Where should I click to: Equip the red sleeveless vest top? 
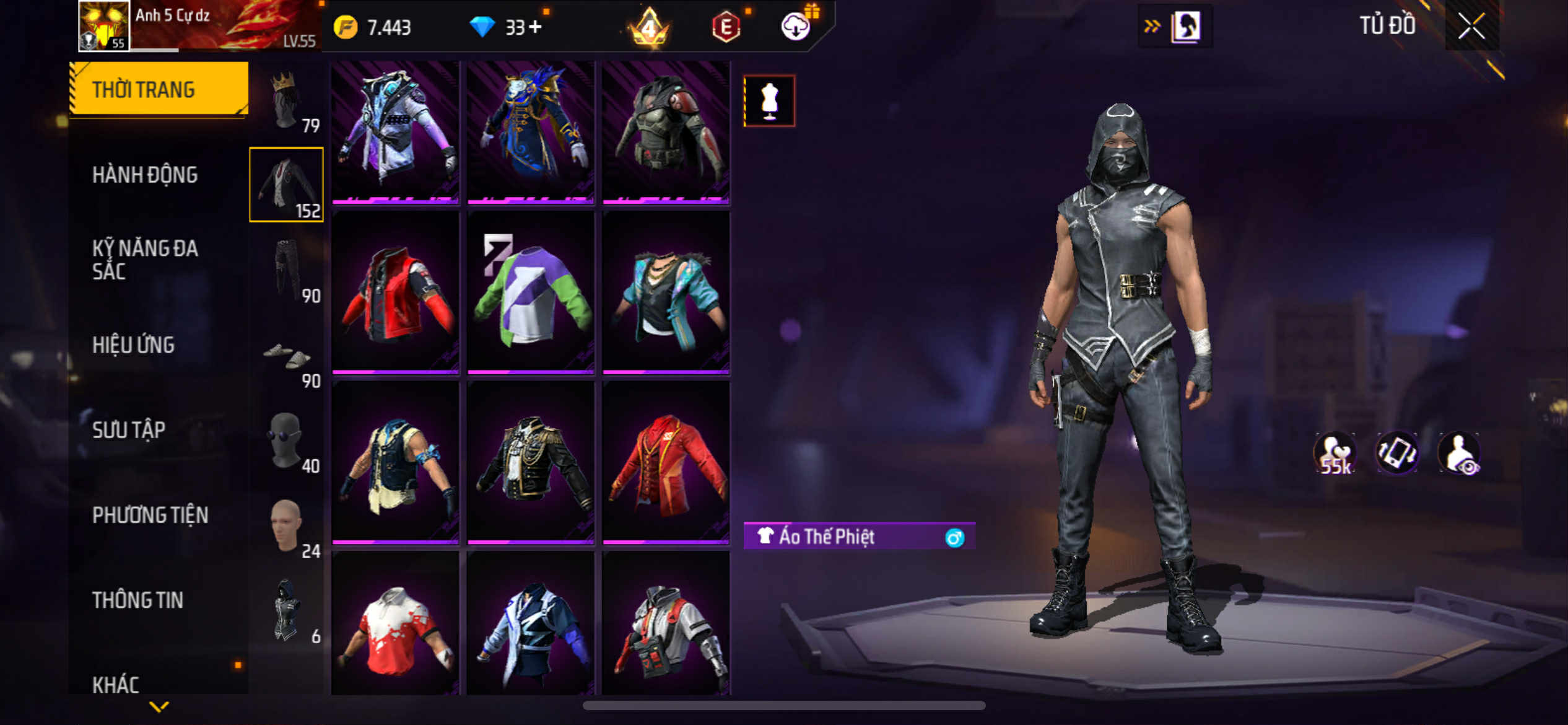(395, 293)
